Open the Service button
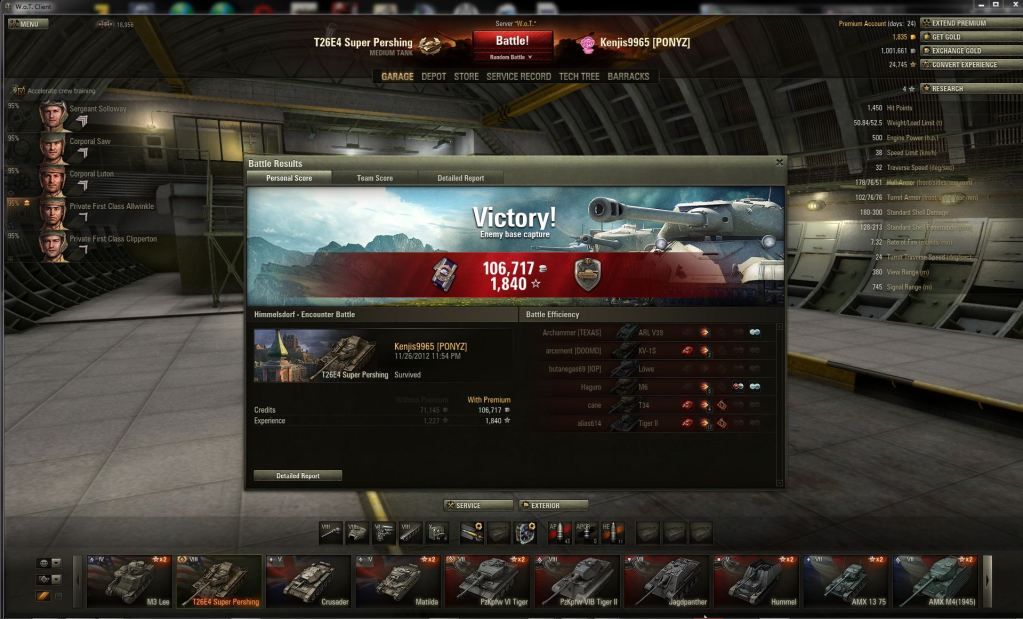The width and height of the screenshot is (1023, 619). click(x=478, y=505)
